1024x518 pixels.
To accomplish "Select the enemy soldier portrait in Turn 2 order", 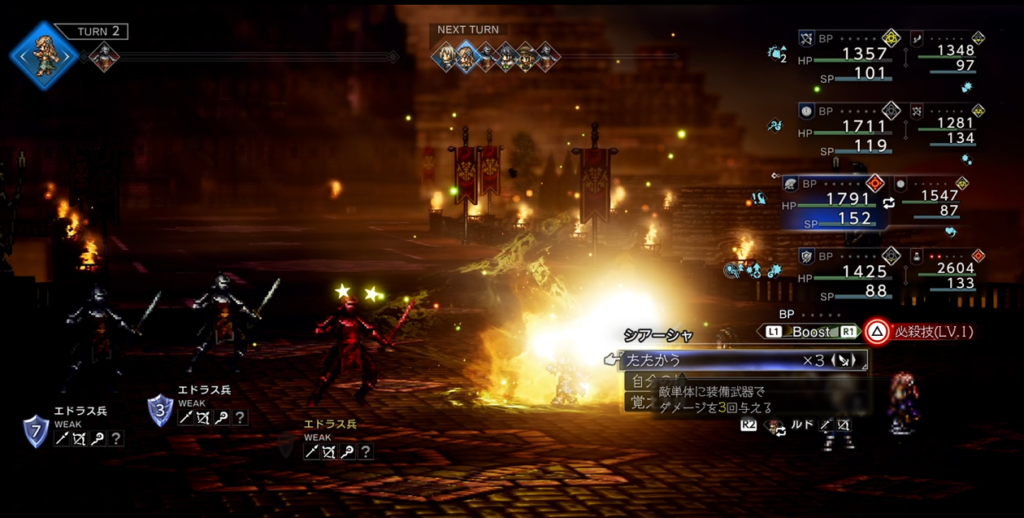I will pyautogui.click(x=104, y=58).
